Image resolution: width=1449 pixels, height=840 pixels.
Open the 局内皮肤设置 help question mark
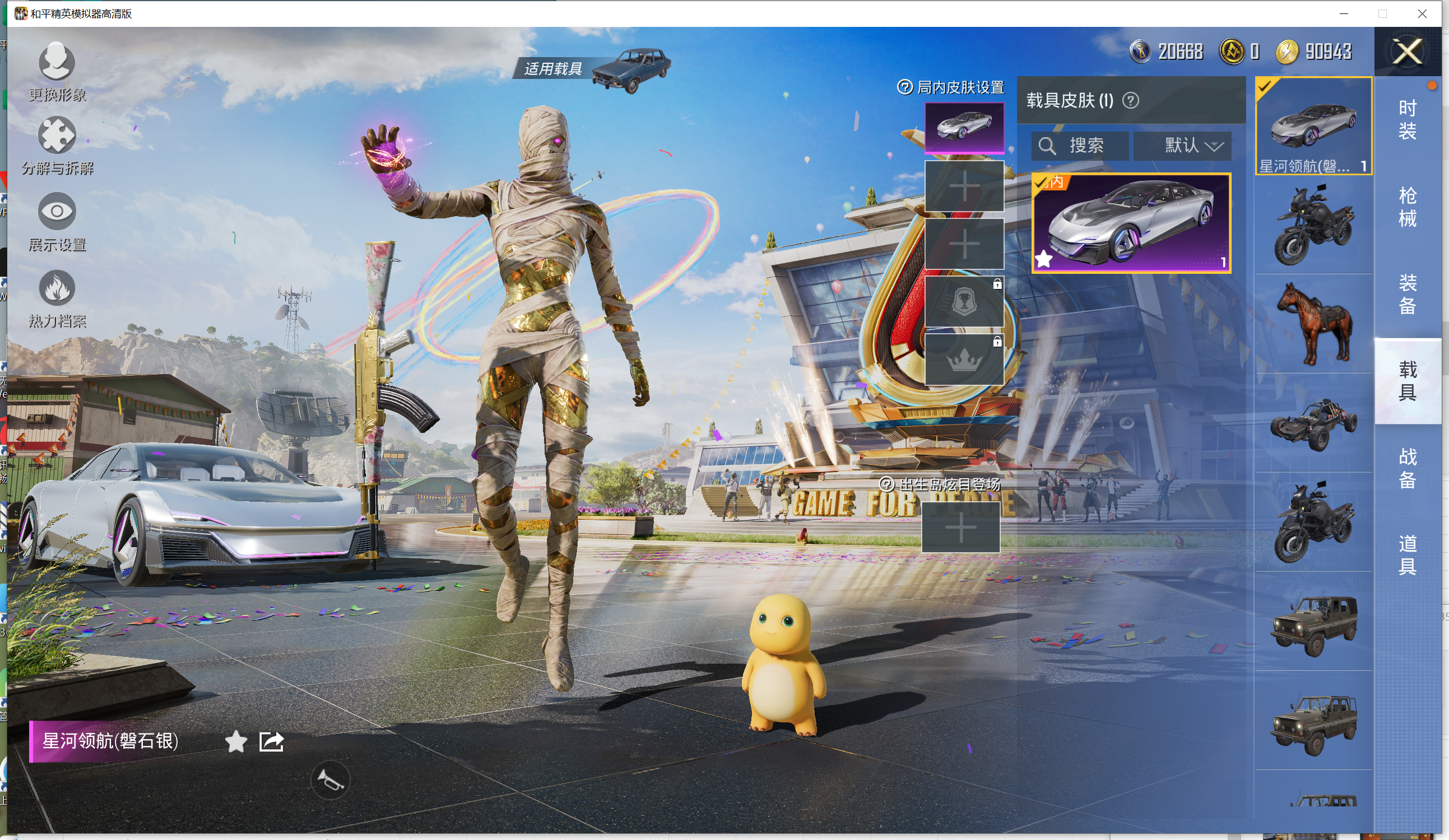point(904,87)
